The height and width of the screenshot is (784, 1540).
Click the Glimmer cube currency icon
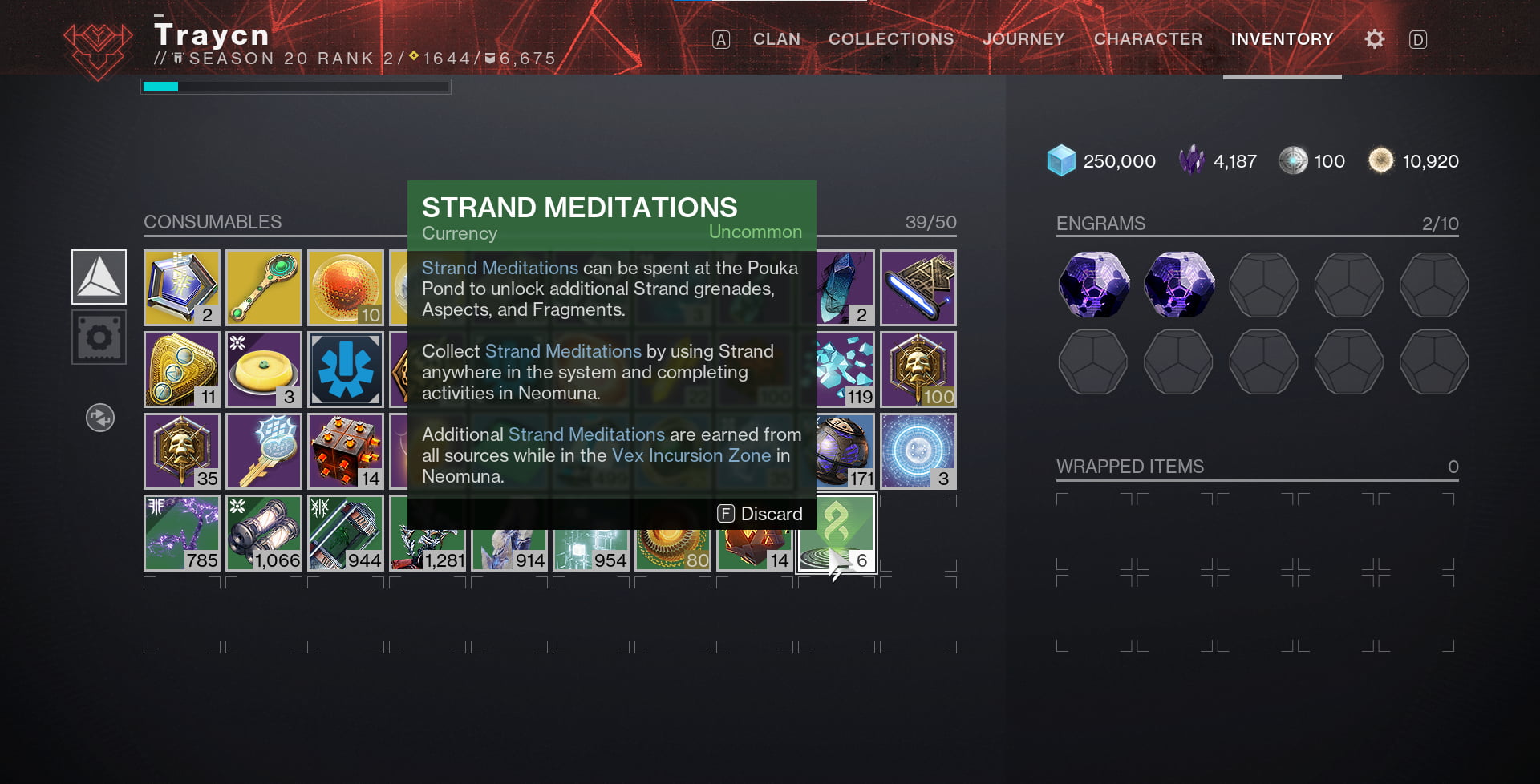click(1060, 160)
